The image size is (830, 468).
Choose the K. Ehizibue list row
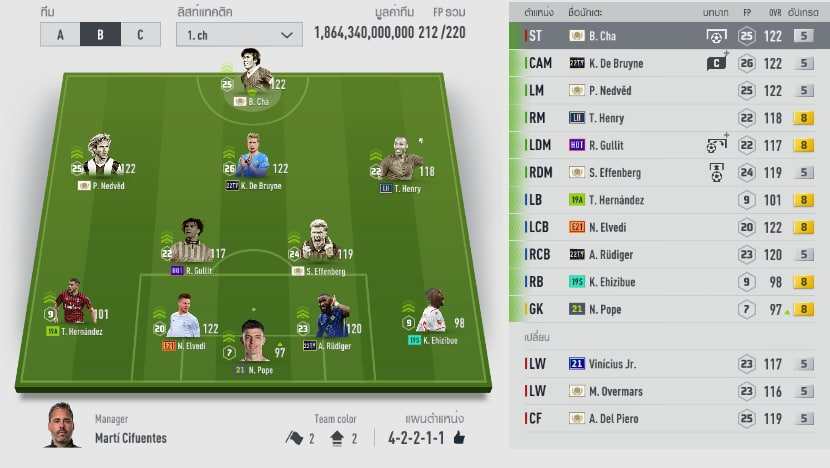668,282
